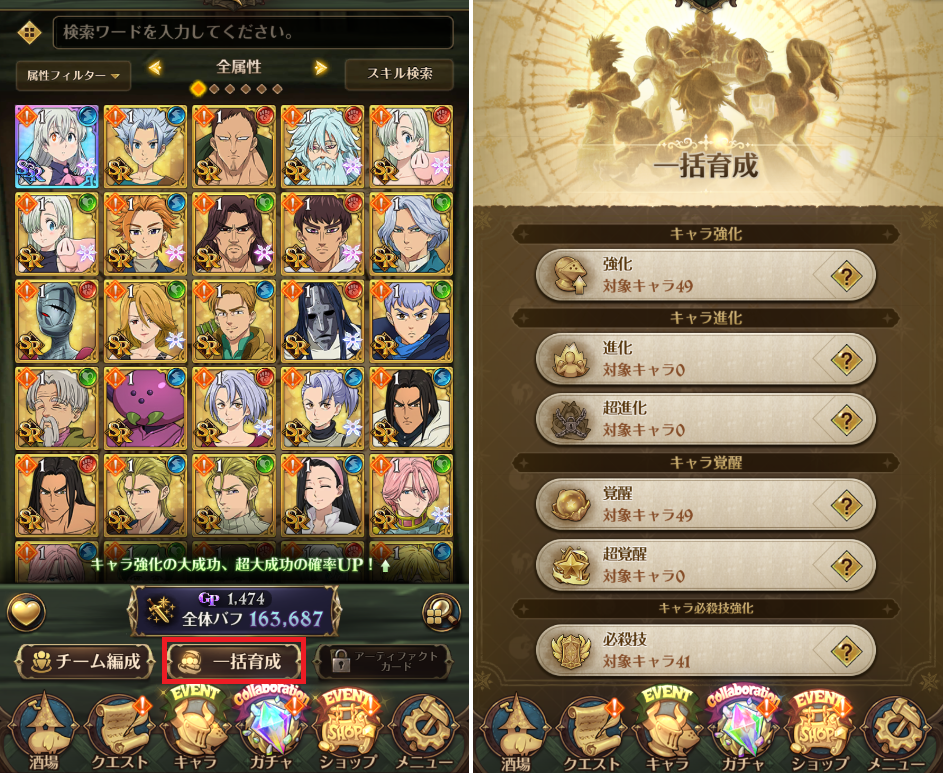Switch to the previous attribute with the left arrow
The width and height of the screenshot is (944, 773).
155,68
